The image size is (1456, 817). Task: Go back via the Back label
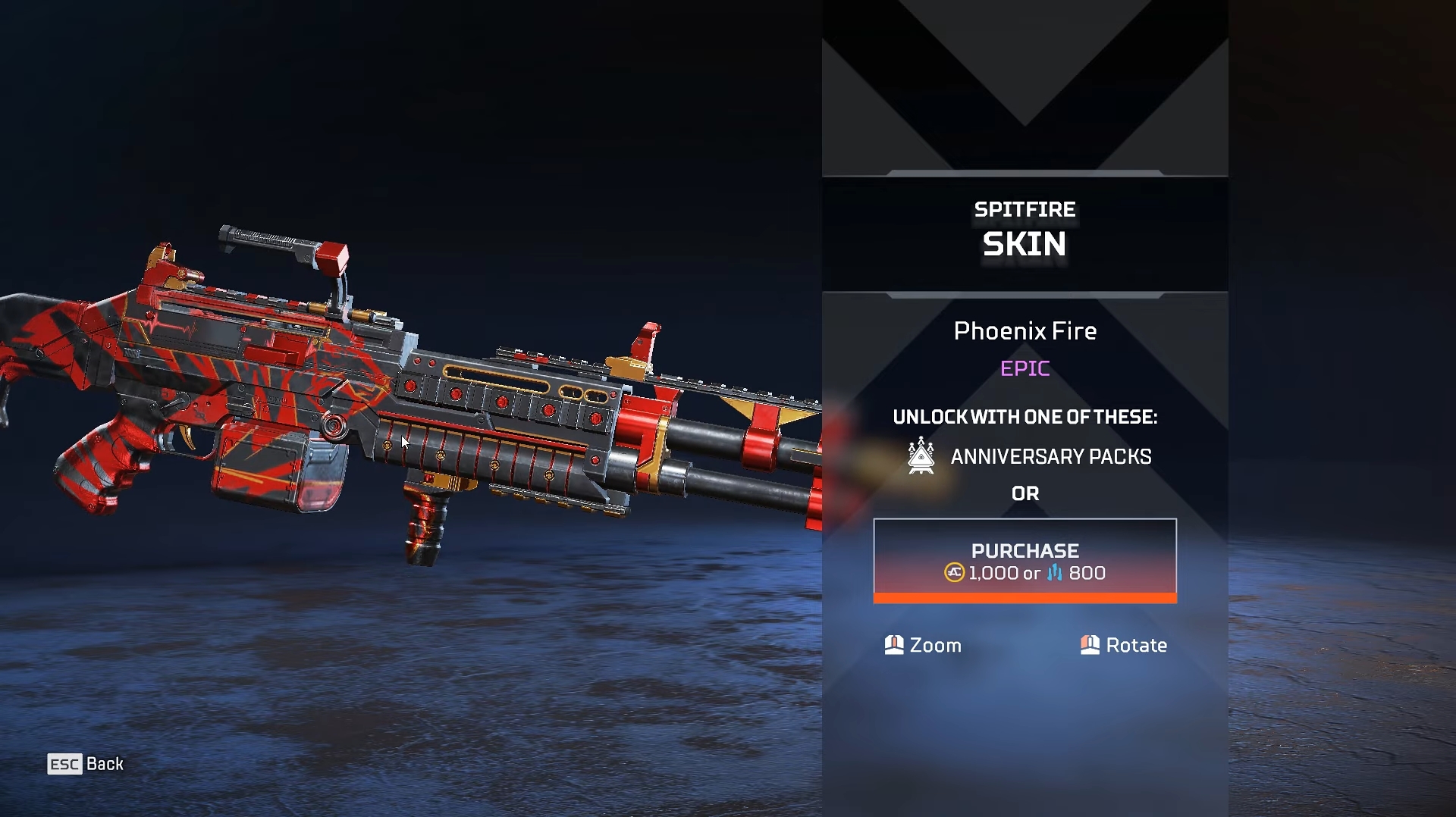click(x=105, y=763)
